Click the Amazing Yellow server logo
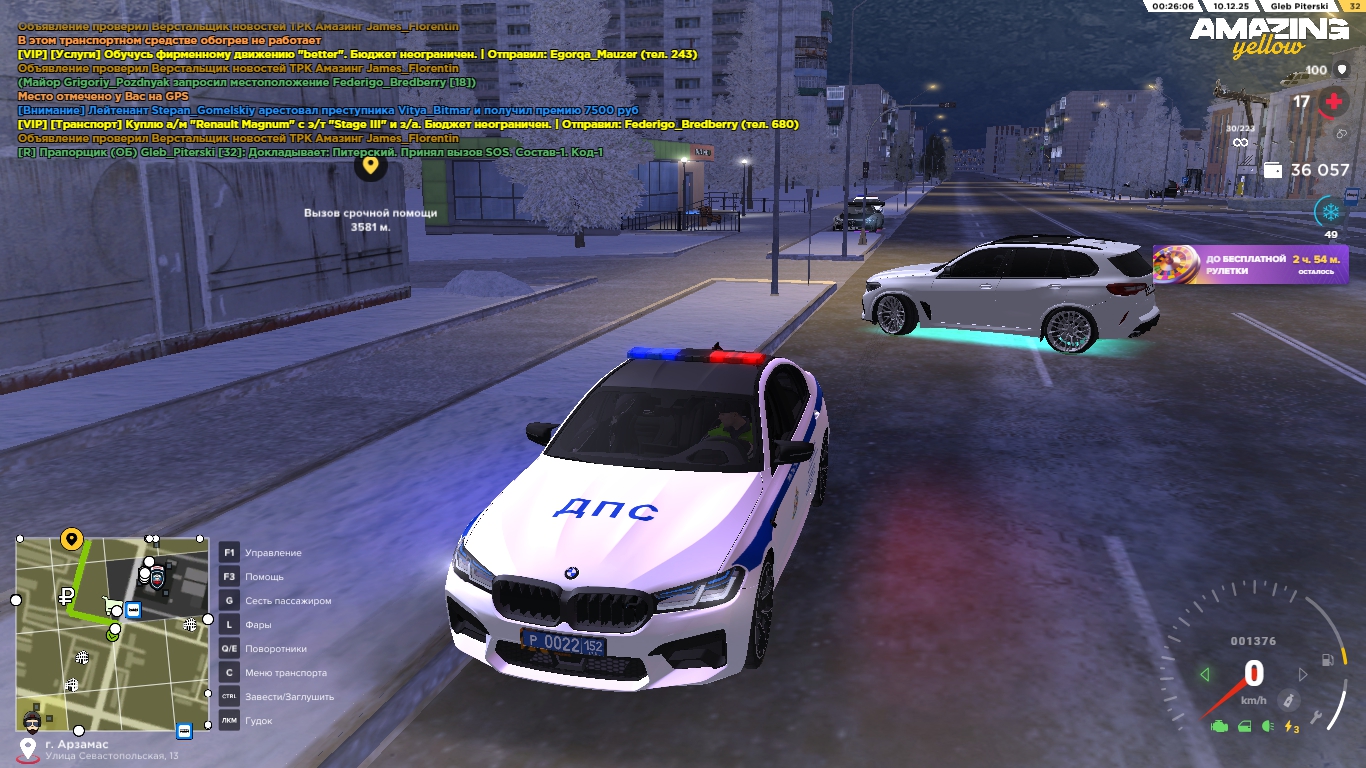This screenshot has width=1366, height=768. pyautogui.click(x=1268, y=36)
